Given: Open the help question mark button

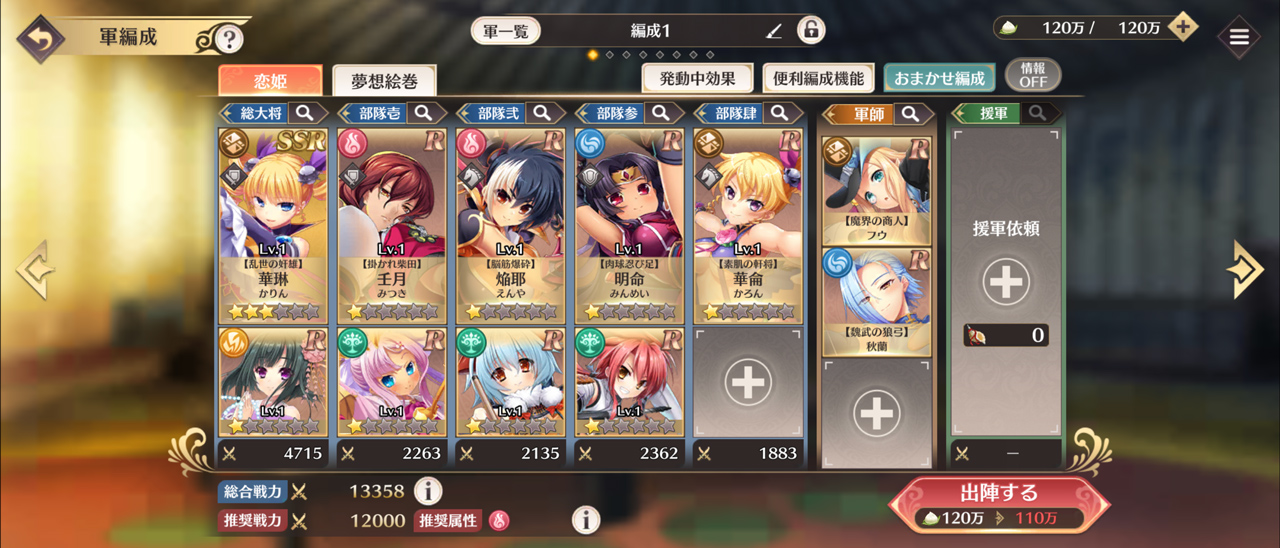Looking at the screenshot, I should 229,40.
